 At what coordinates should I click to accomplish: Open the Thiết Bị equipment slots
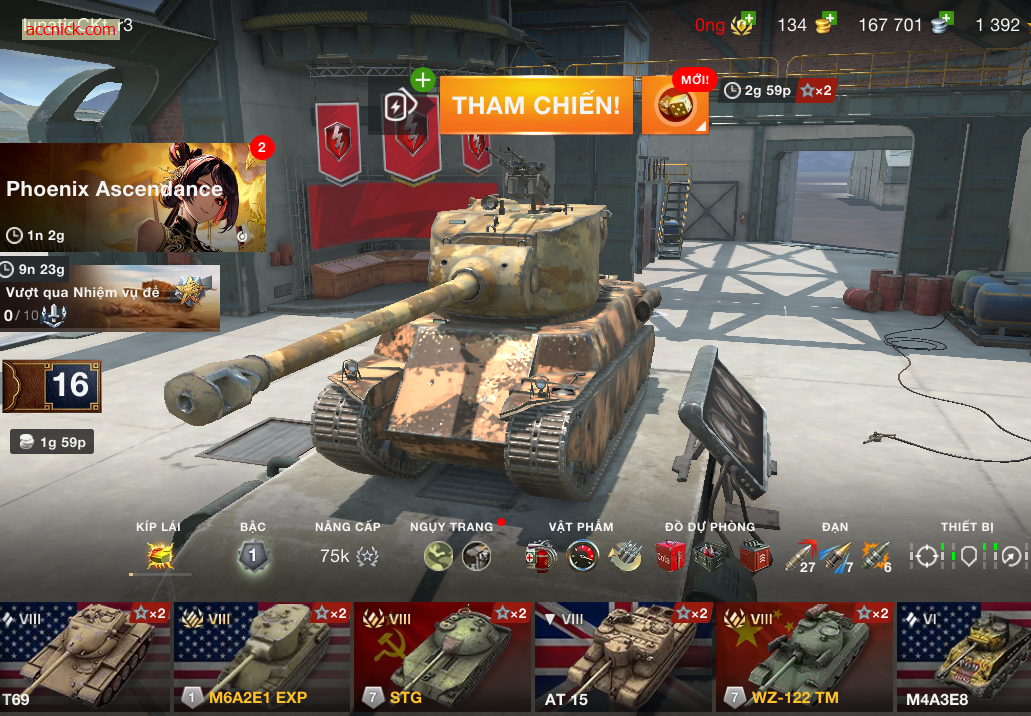(967, 555)
